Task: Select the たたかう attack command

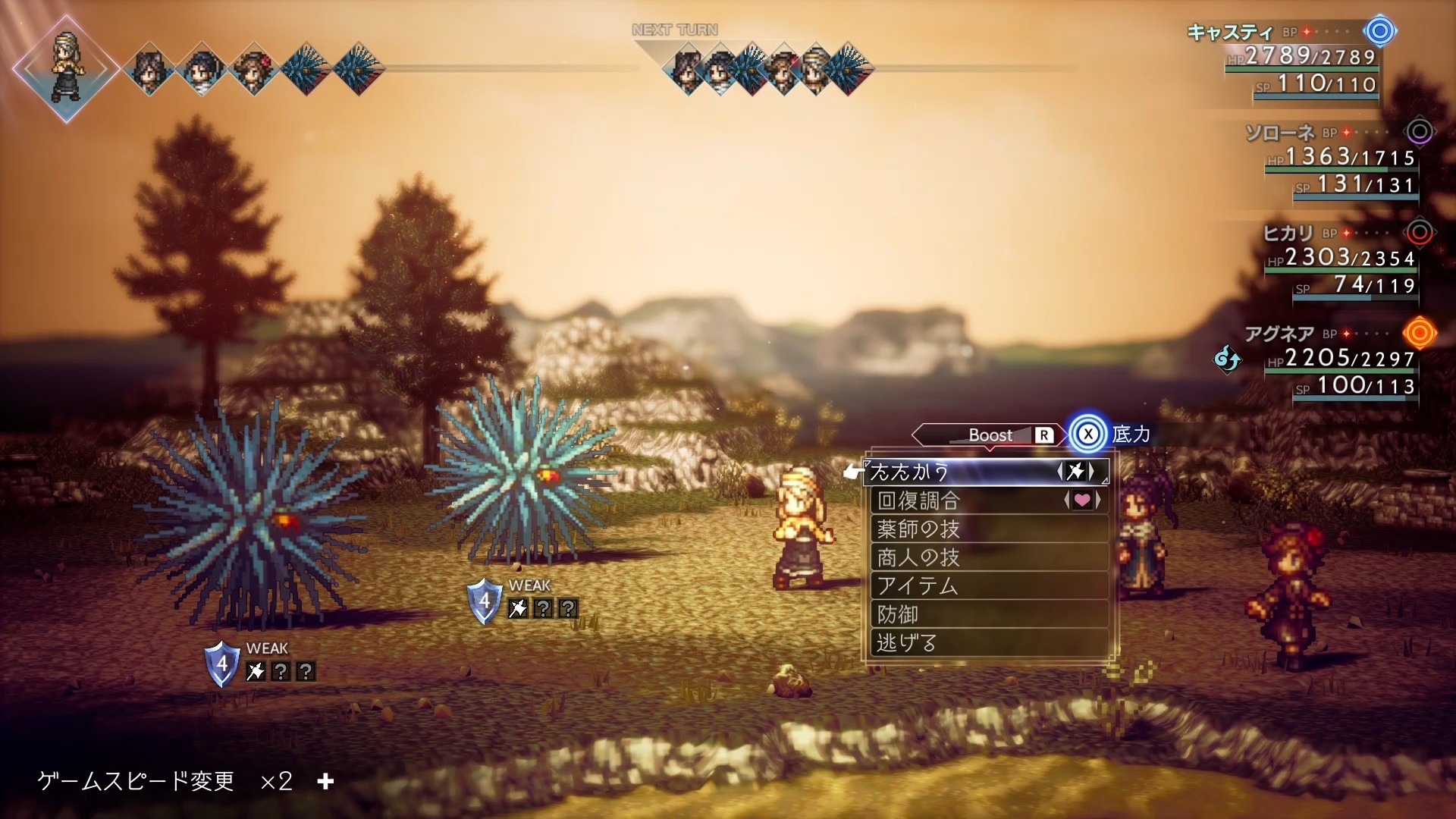Action: 986,472
